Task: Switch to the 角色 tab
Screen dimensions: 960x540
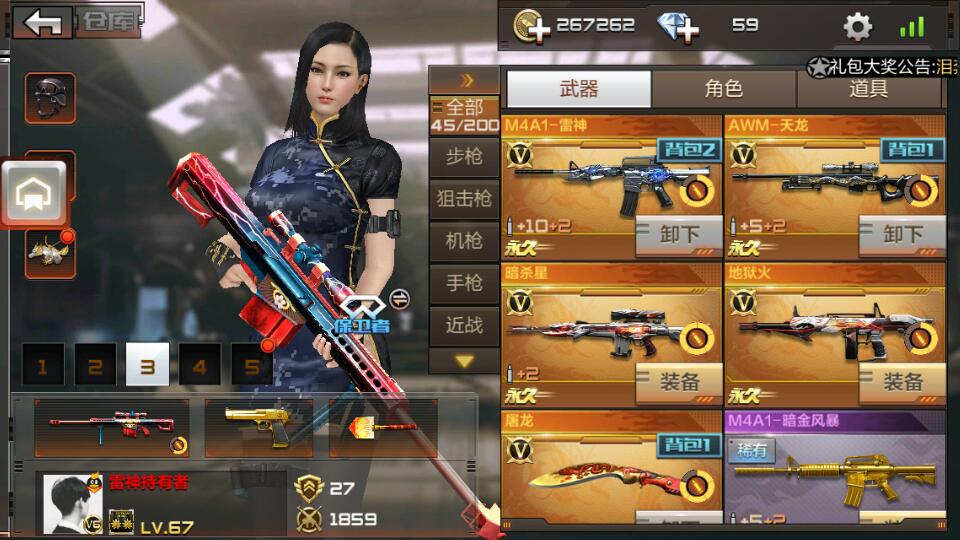Action: click(724, 89)
